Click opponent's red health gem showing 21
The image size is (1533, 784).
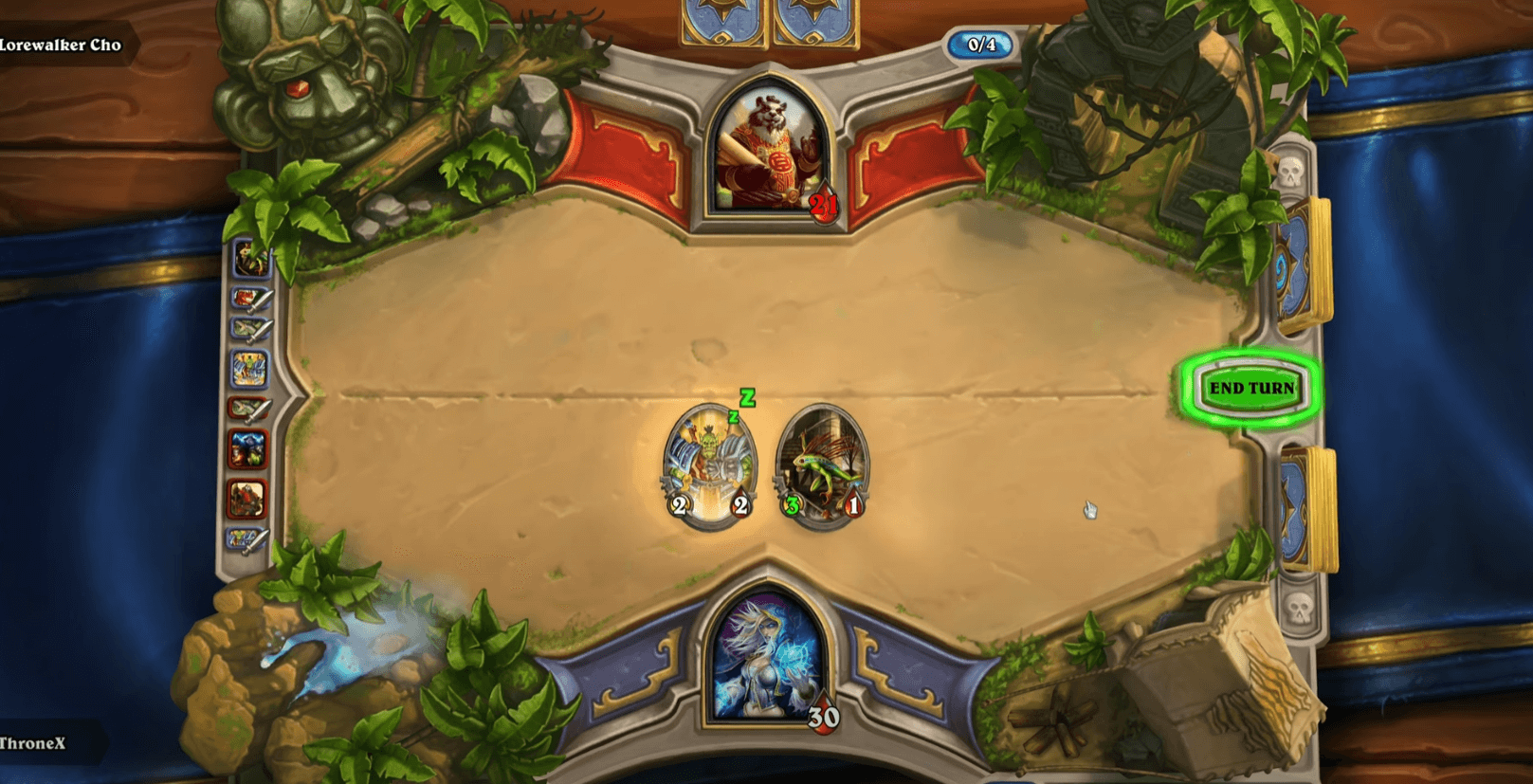(x=824, y=202)
